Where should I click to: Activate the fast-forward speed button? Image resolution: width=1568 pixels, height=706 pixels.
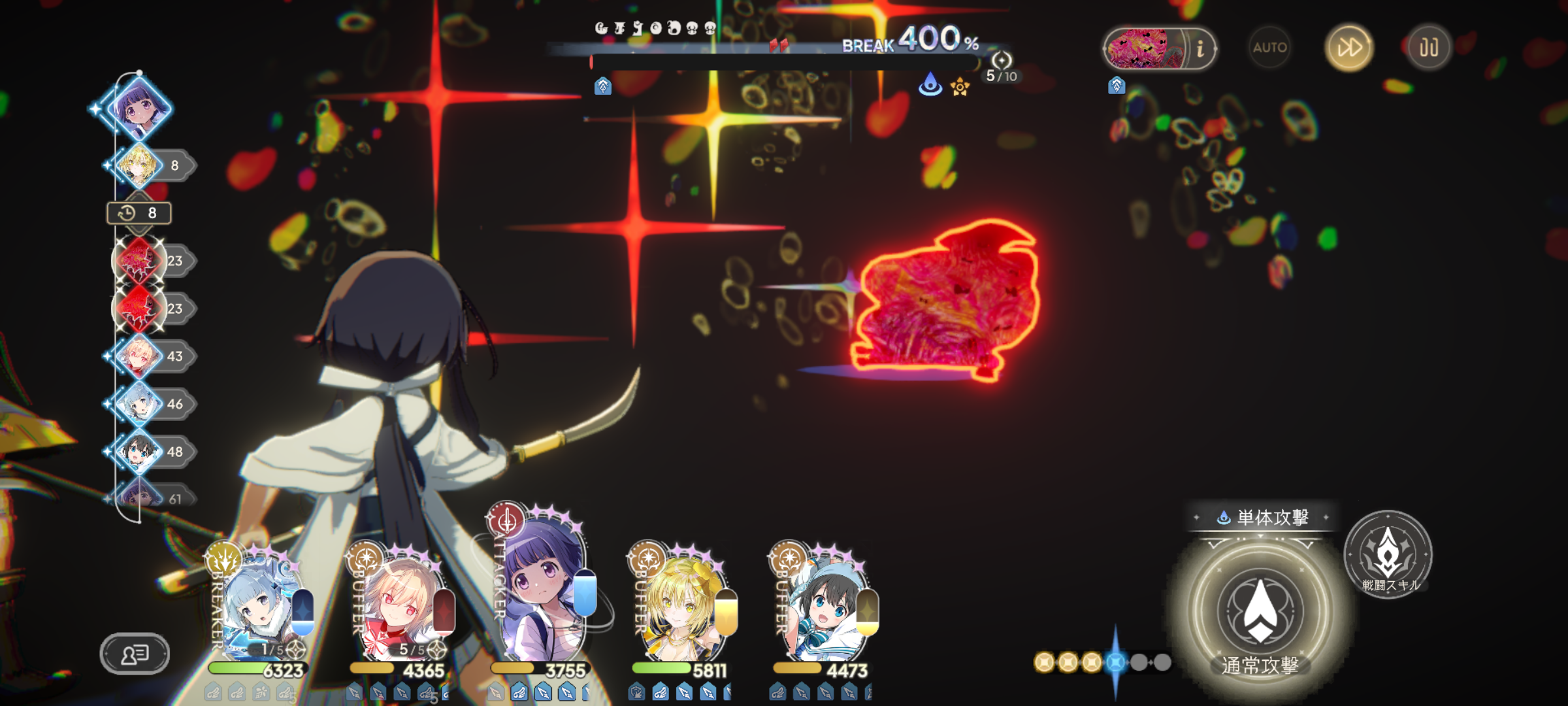coord(1348,48)
